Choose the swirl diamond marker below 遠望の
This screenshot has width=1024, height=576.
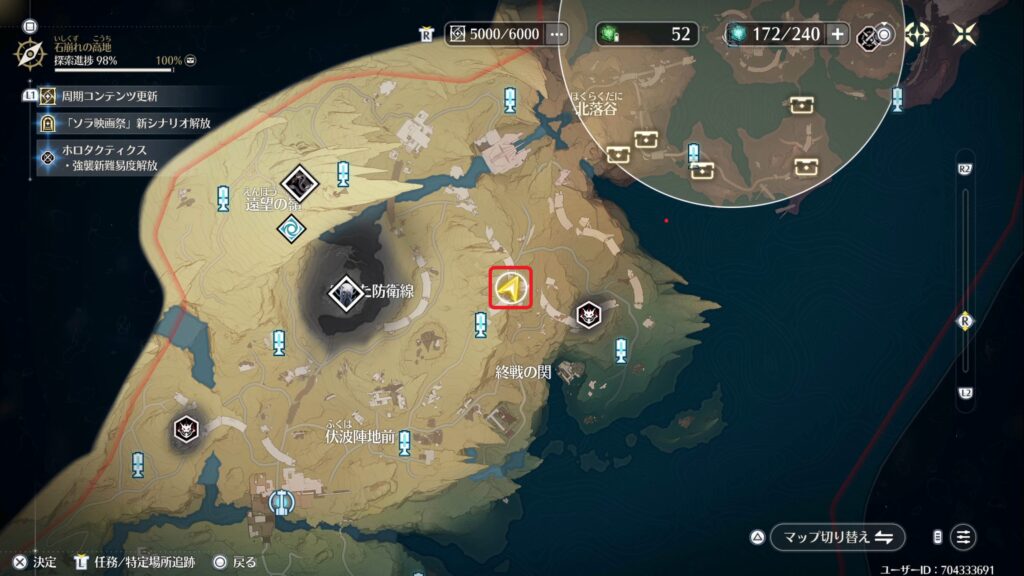[x=292, y=229]
